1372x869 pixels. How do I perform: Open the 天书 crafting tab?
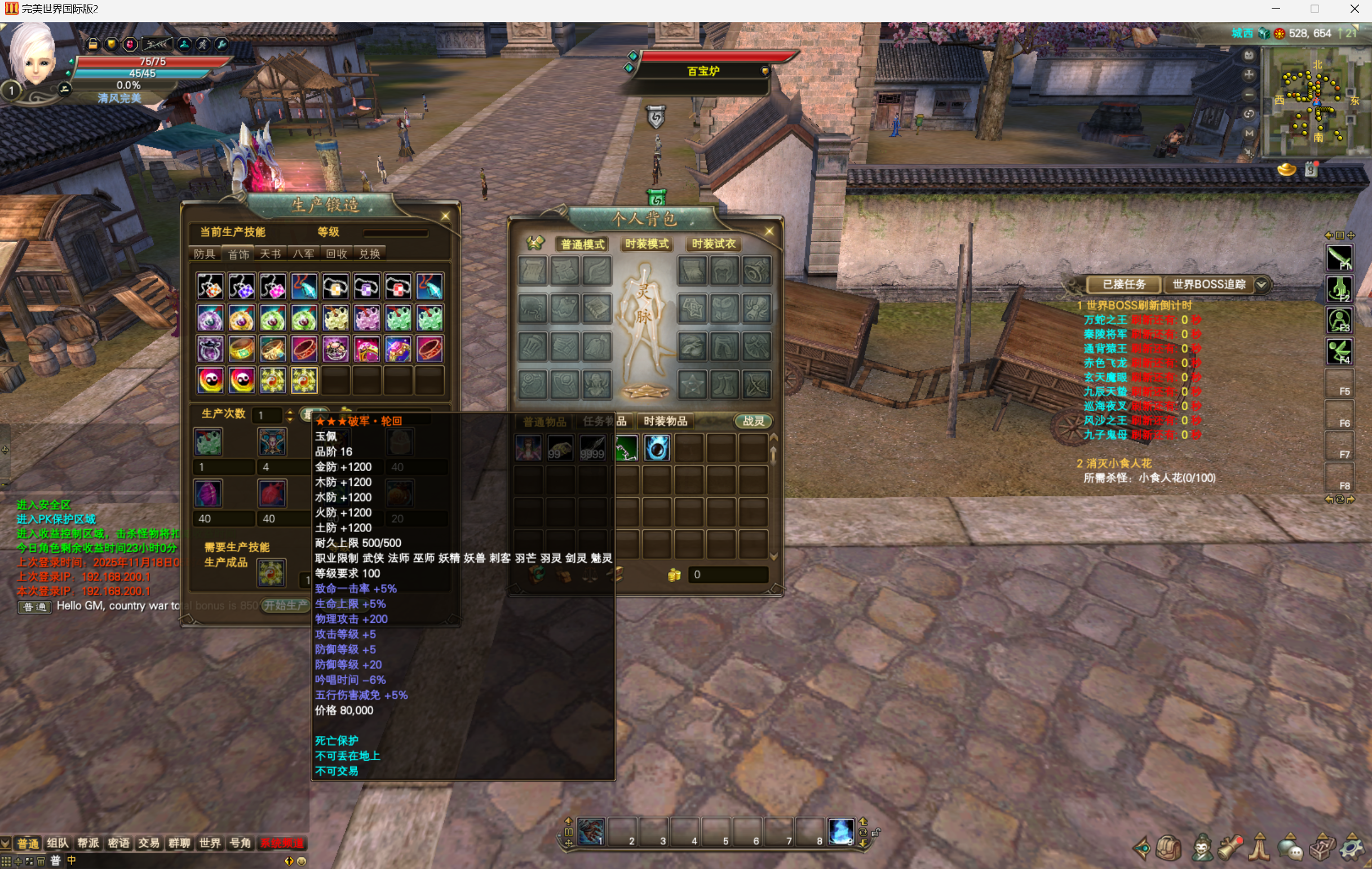coord(271,254)
